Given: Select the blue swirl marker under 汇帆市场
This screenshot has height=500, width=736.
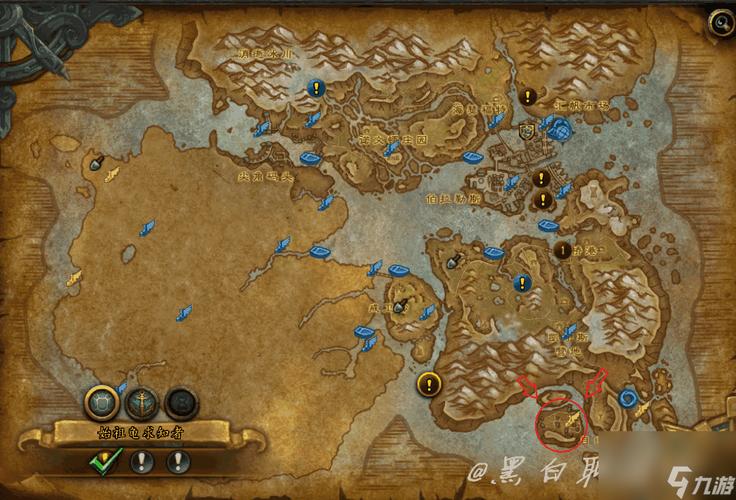Looking at the screenshot, I should click(x=559, y=127).
